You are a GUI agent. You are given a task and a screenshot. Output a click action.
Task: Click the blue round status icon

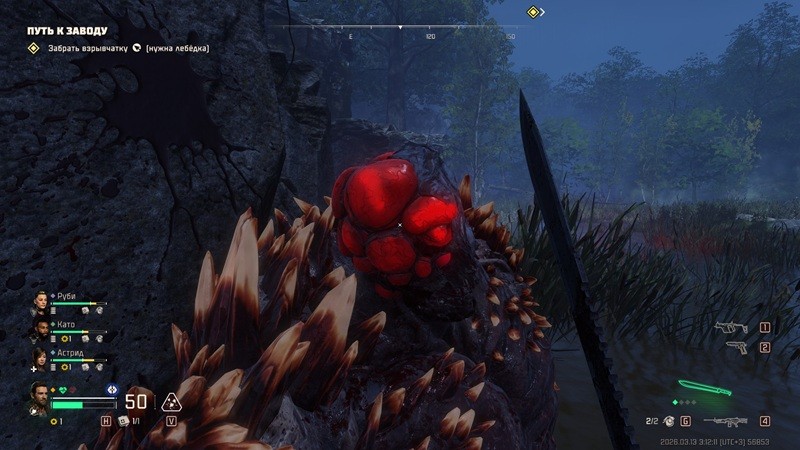[x=111, y=388]
